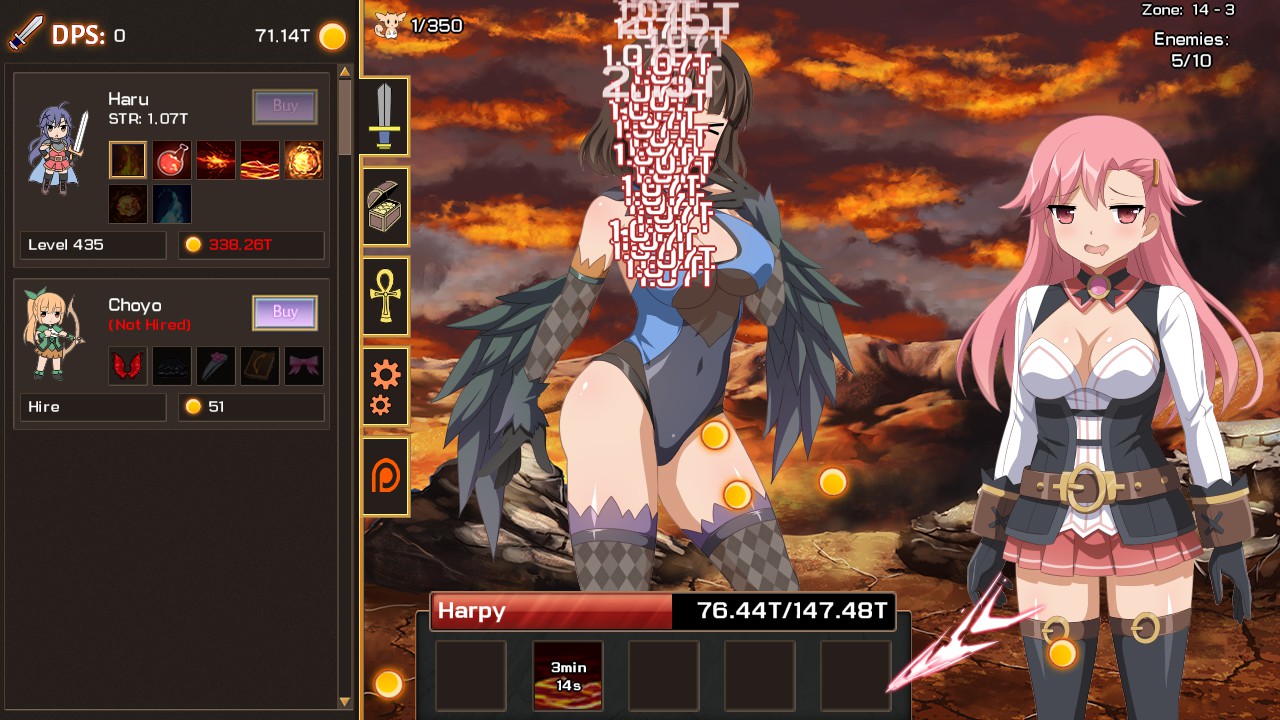Open the Patreon logo tab

point(385,477)
